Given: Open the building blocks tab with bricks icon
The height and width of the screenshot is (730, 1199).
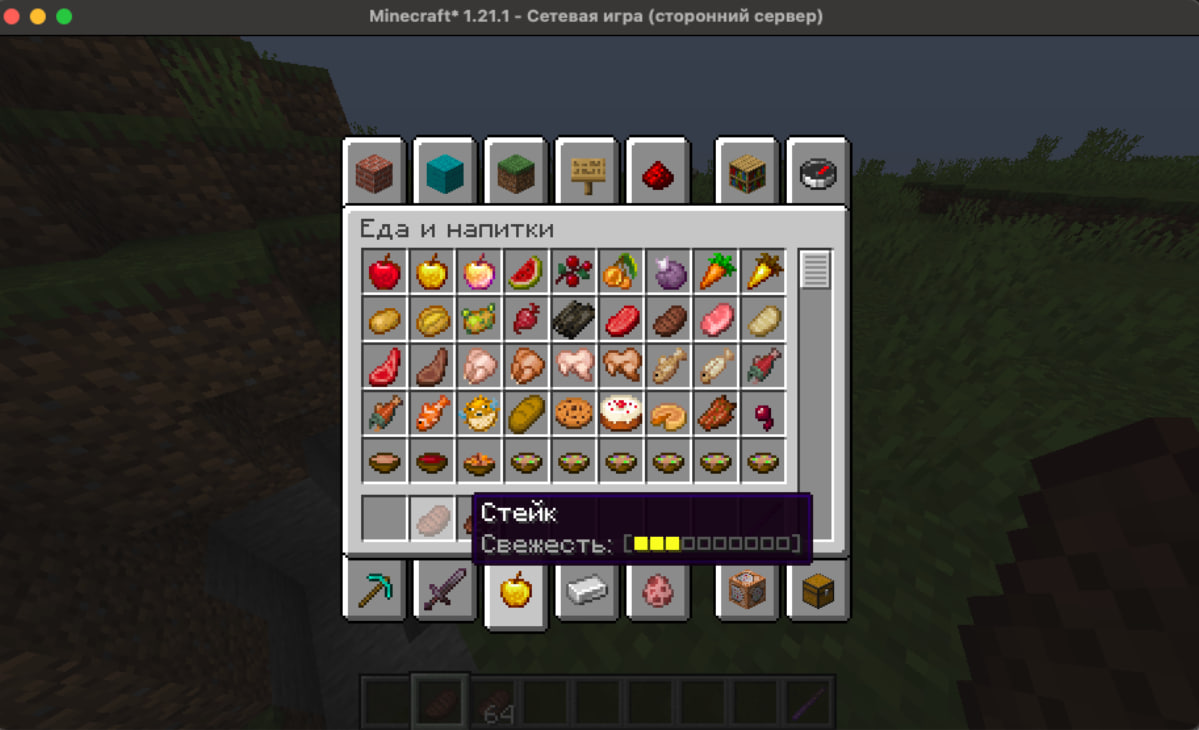Looking at the screenshot, I should pyautogui.click(x=374, y=174).
